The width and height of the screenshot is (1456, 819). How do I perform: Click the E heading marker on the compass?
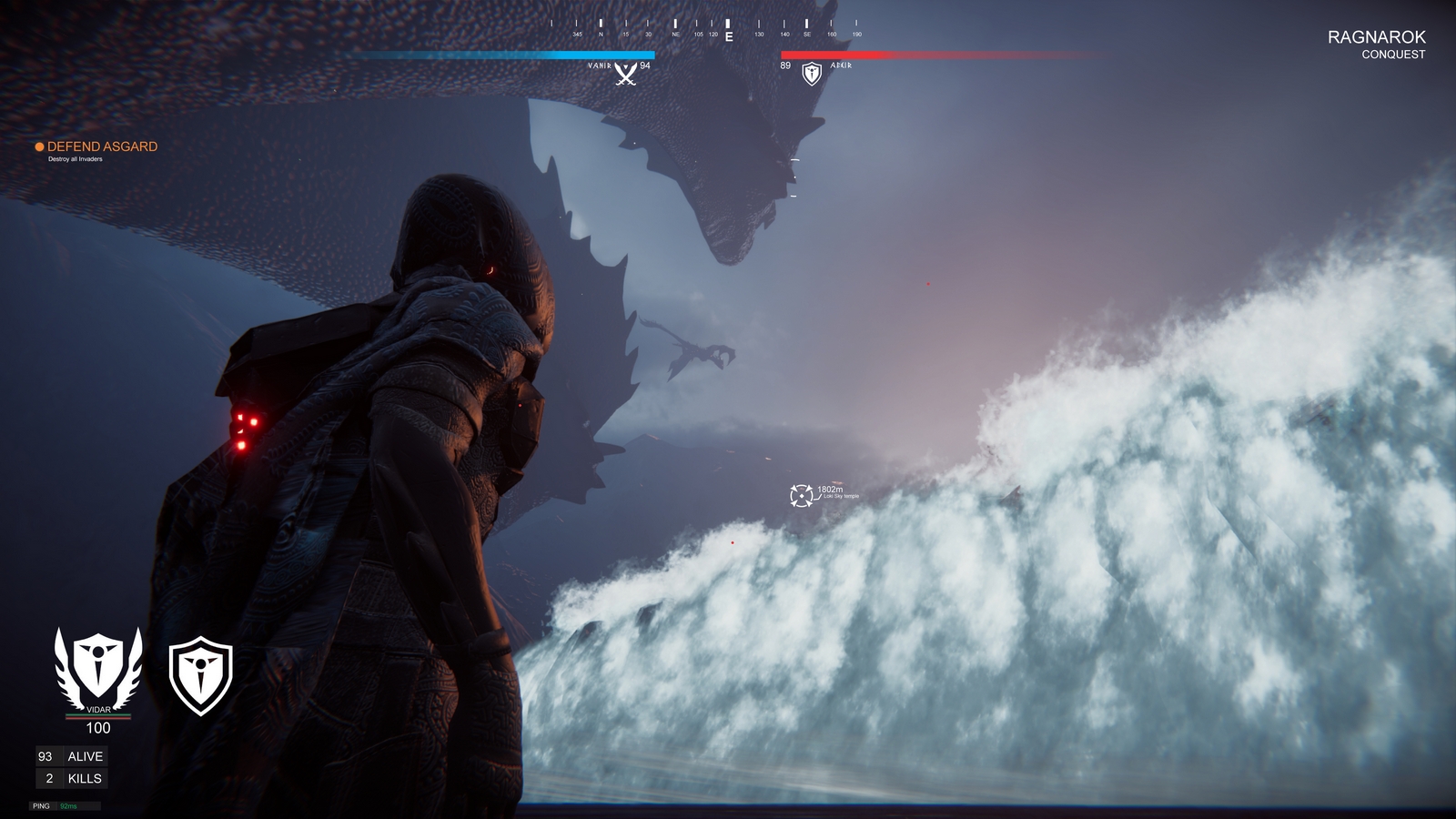coord(728,36)
